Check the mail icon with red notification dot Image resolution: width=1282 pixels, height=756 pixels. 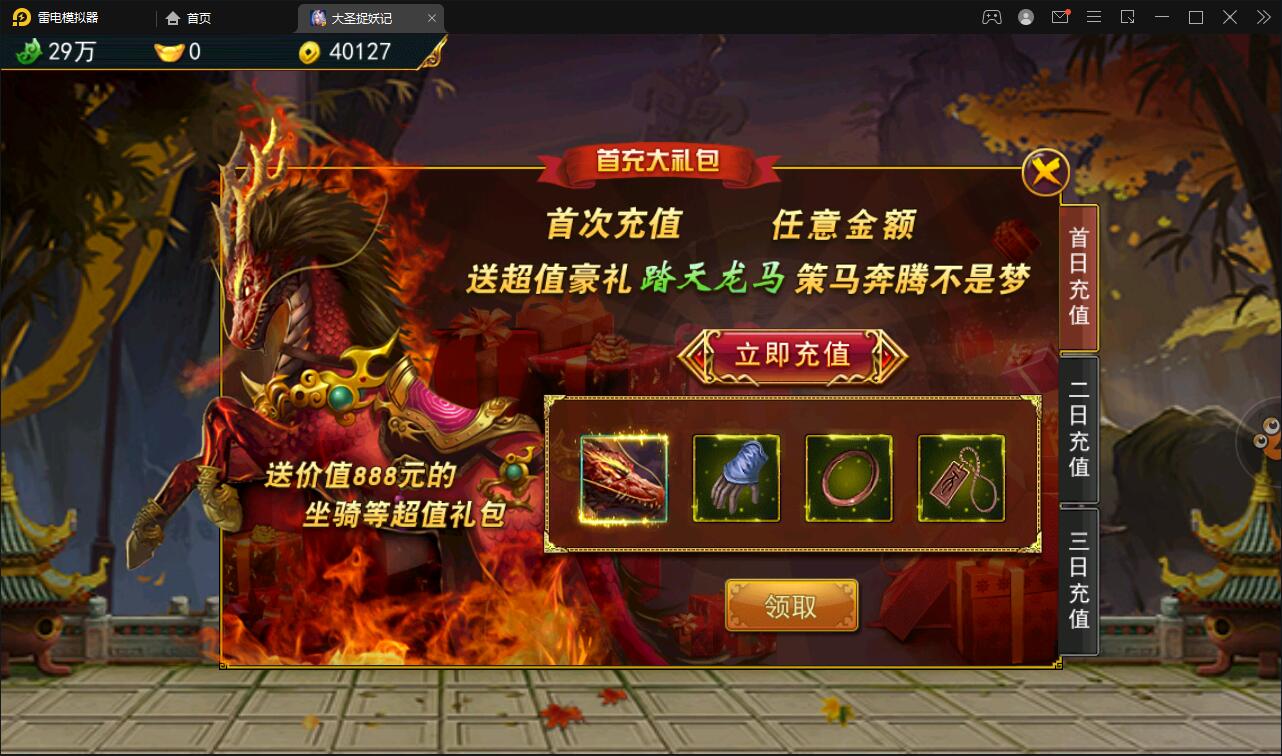click(x=1060, y=17)
